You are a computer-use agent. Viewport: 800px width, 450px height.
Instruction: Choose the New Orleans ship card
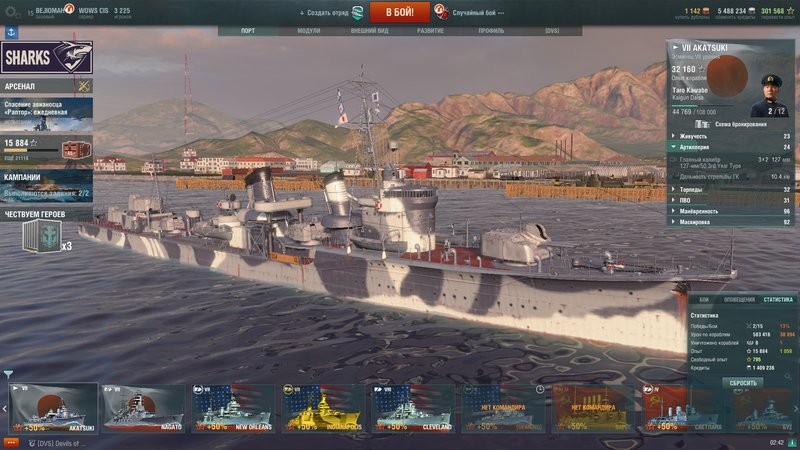(x=234, y=408)
